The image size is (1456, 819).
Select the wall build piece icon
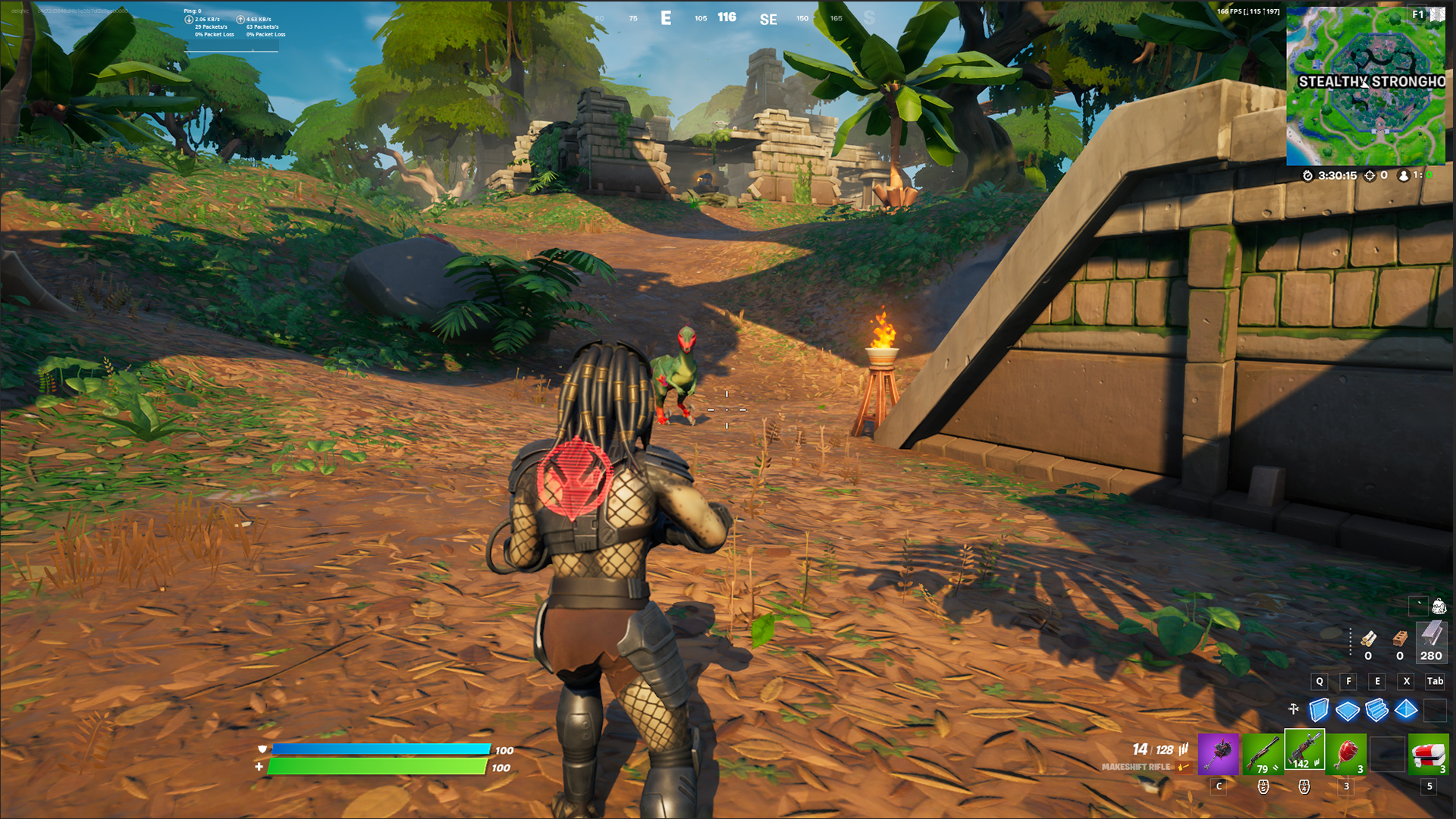point(1319,709)
